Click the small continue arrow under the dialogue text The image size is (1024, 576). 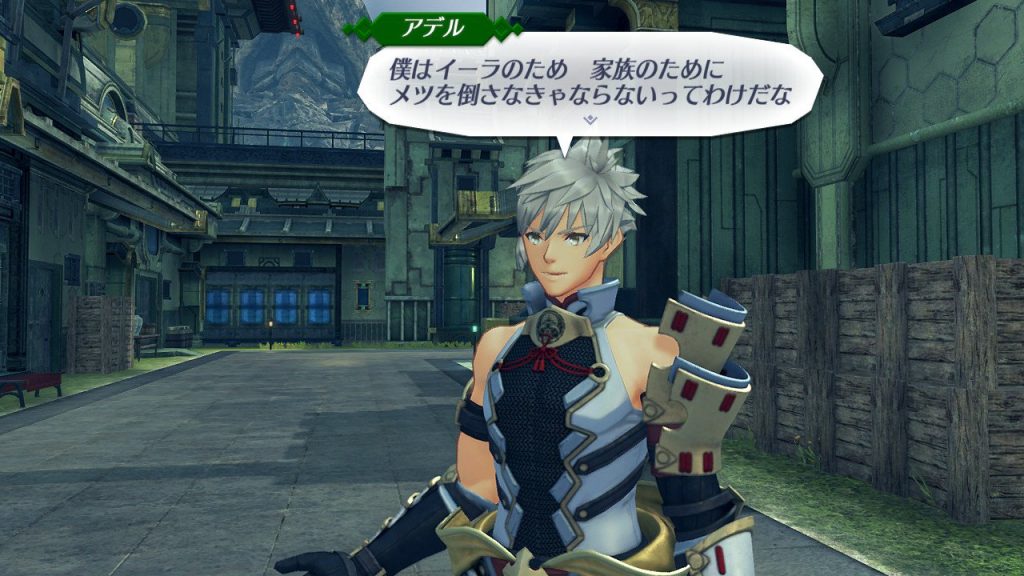591,119
